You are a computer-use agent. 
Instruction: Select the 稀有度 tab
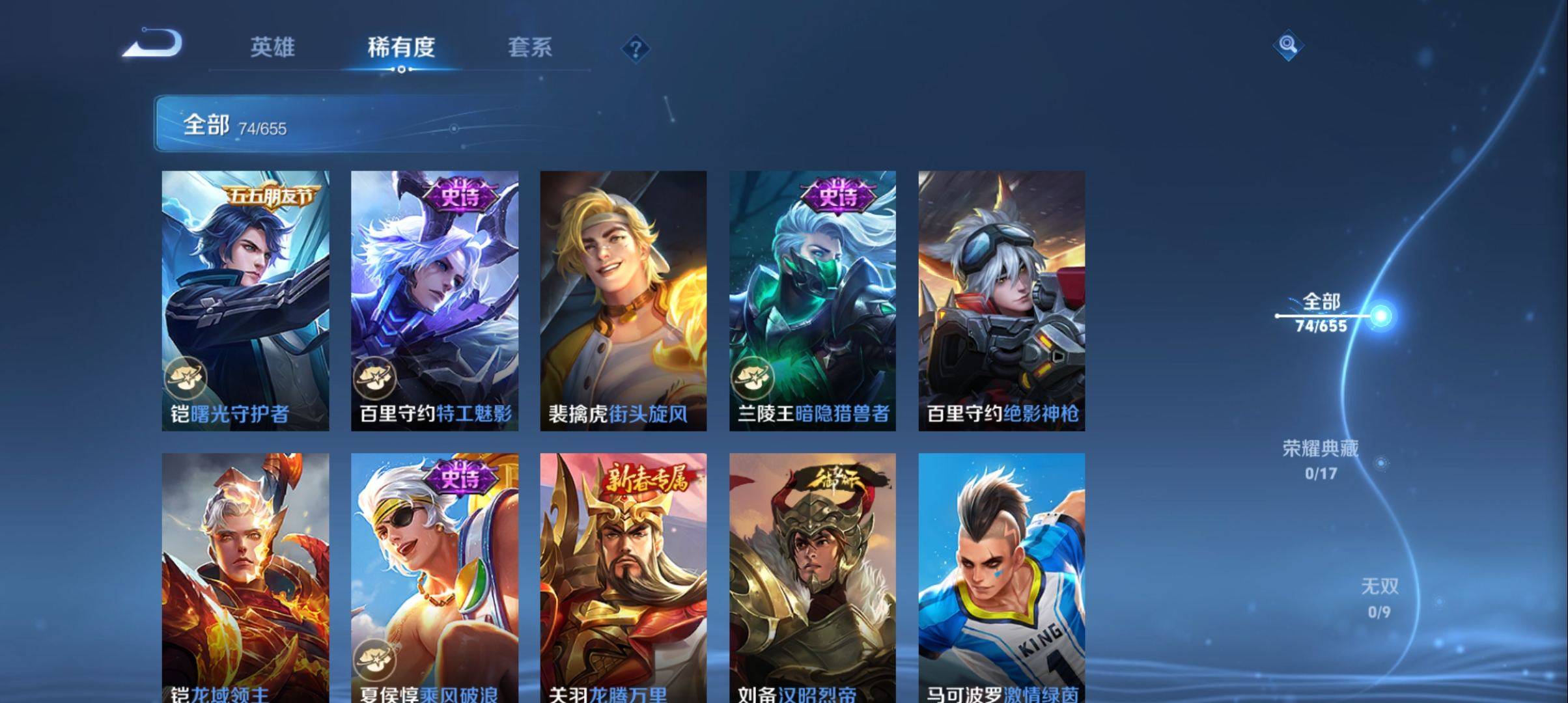401,47
